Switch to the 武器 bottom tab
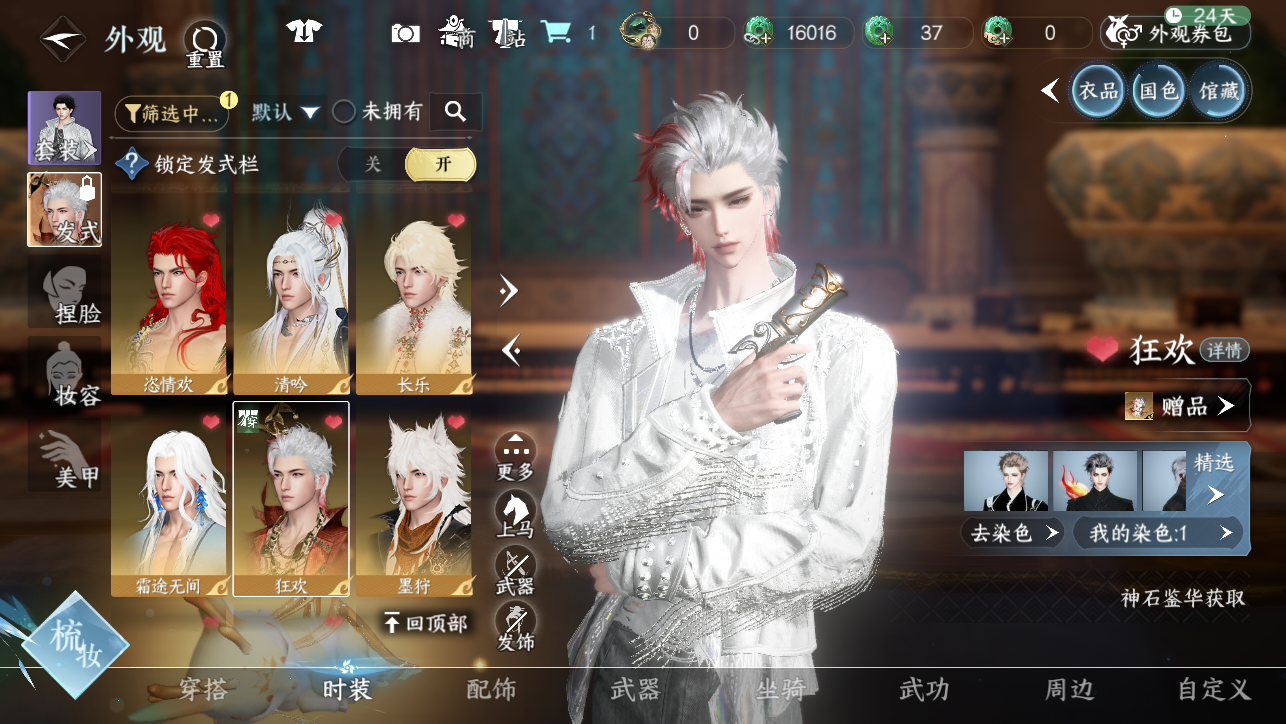 [634, 689]
